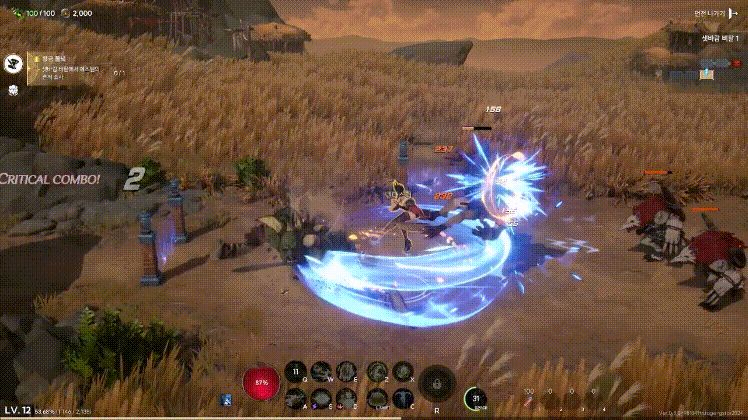Click the locked R ultimate skill

[437, 383]
